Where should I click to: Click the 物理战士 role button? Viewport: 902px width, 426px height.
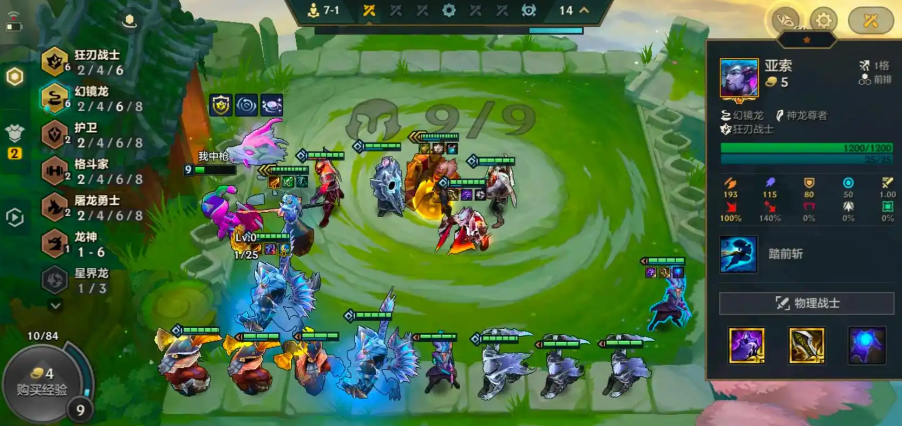[807, 303]
